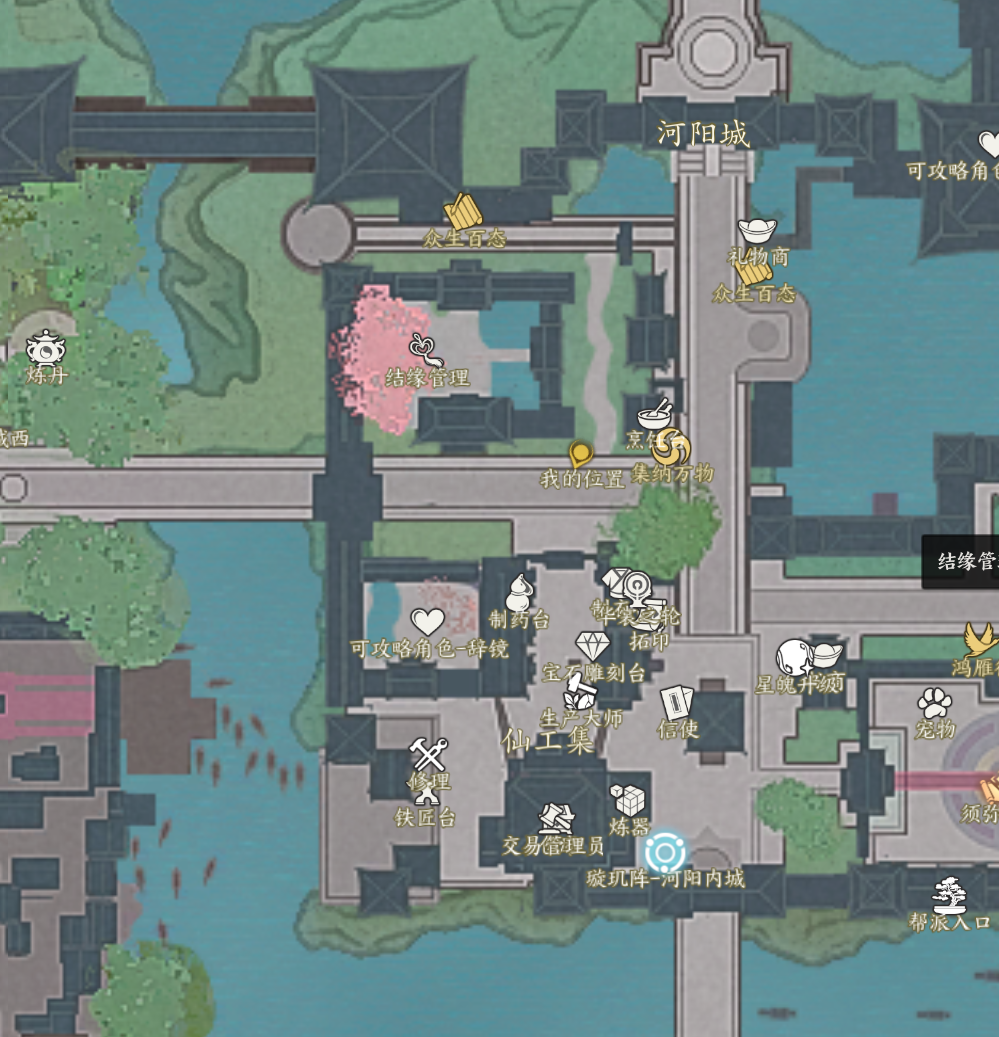999x1037 pixels.
Task: Click the 炼丹 cauldron marker
Action: point(46,349)
